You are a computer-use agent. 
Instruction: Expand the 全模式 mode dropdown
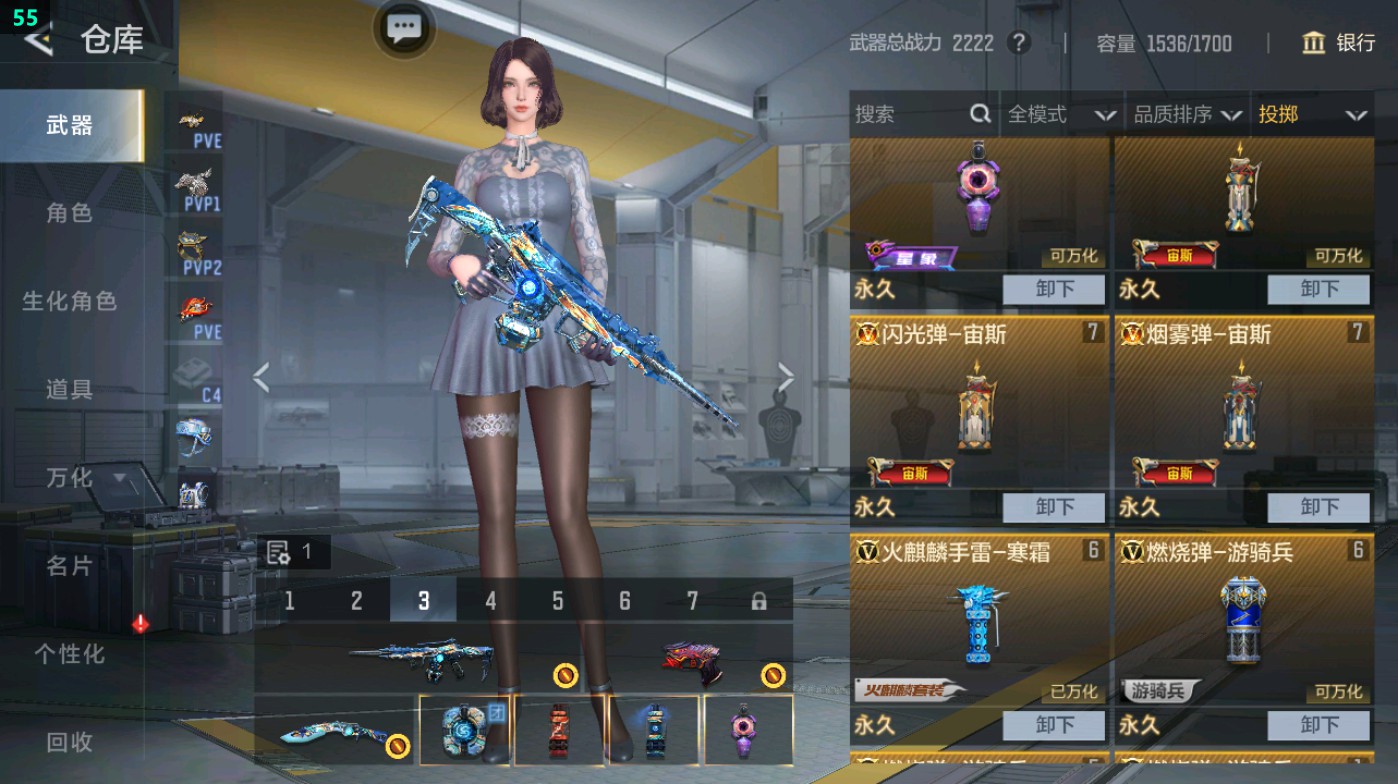tap(1061, 115)
